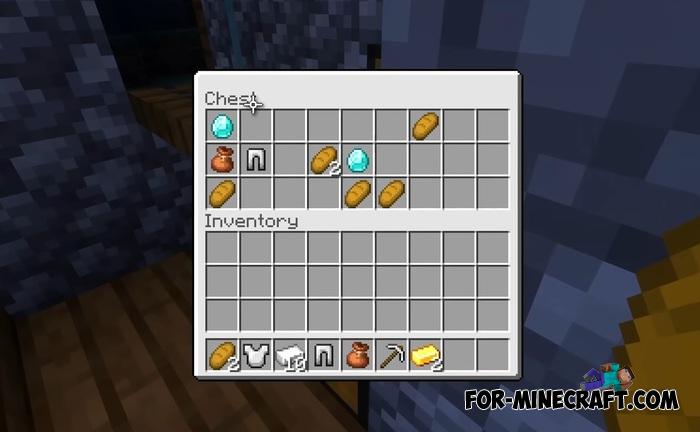
Task: Choose the bundle in the hotbar
Action: pyautogui.click(x=357, y=355)
